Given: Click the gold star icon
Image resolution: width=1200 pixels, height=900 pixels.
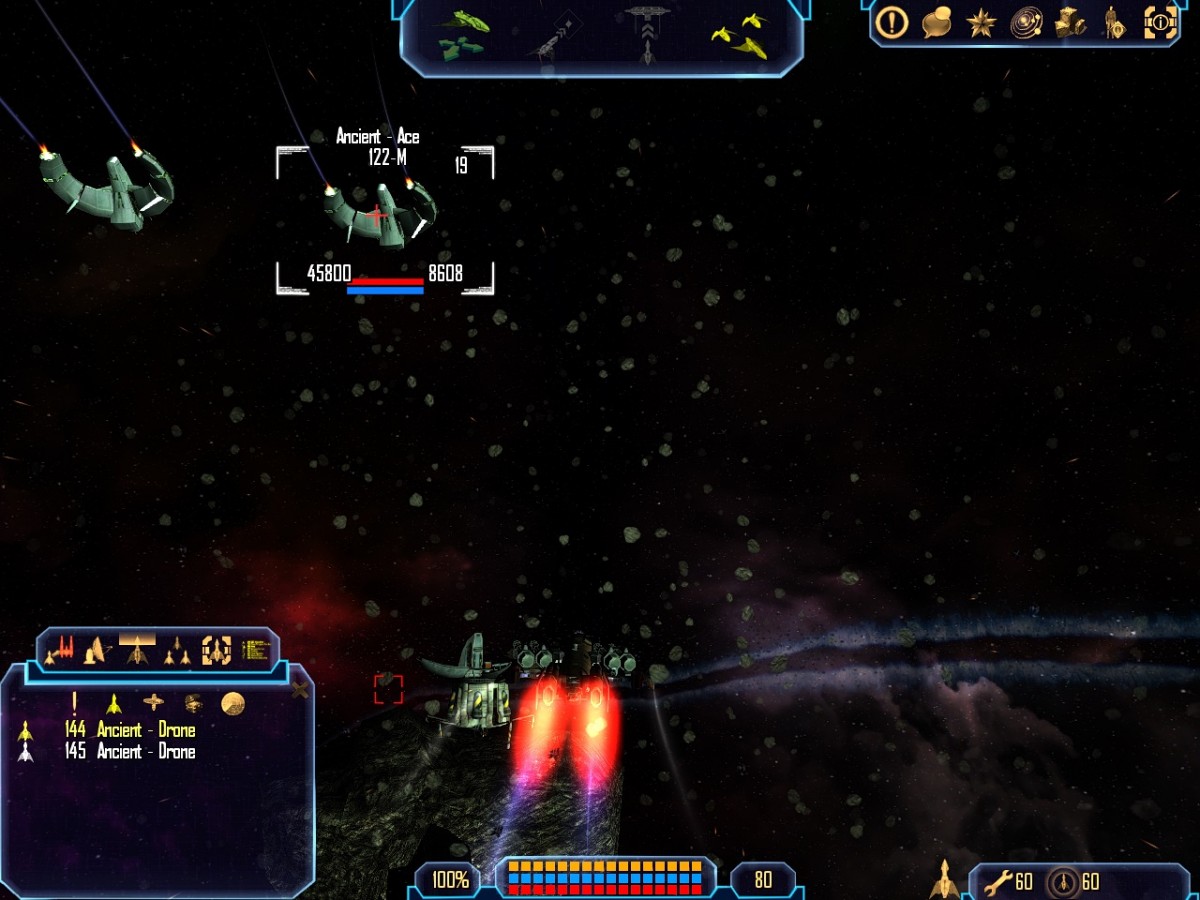Looking at the screenshot, I should tap(981, 22).
